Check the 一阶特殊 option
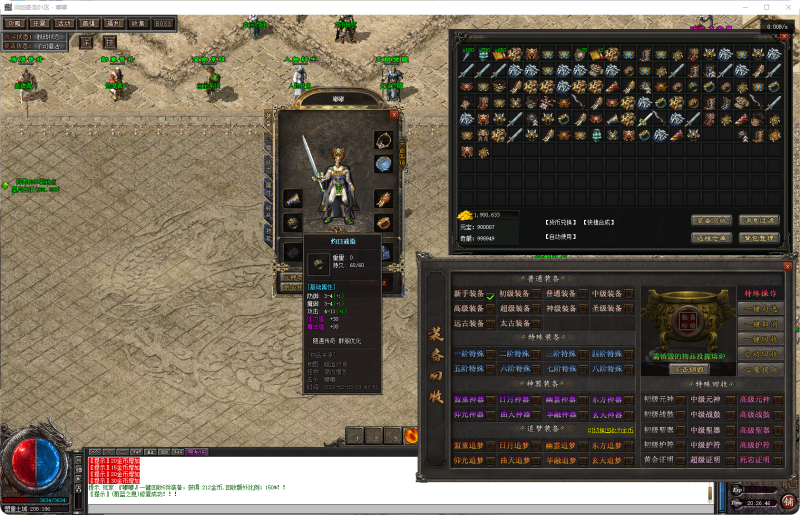800x515 pixels. pyautogui.click(x=490, y=354)
